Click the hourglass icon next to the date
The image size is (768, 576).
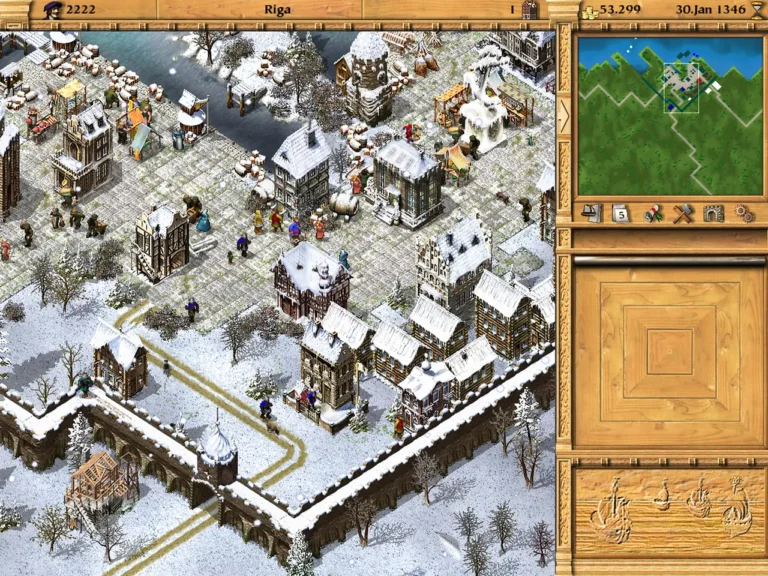[755, 10]
